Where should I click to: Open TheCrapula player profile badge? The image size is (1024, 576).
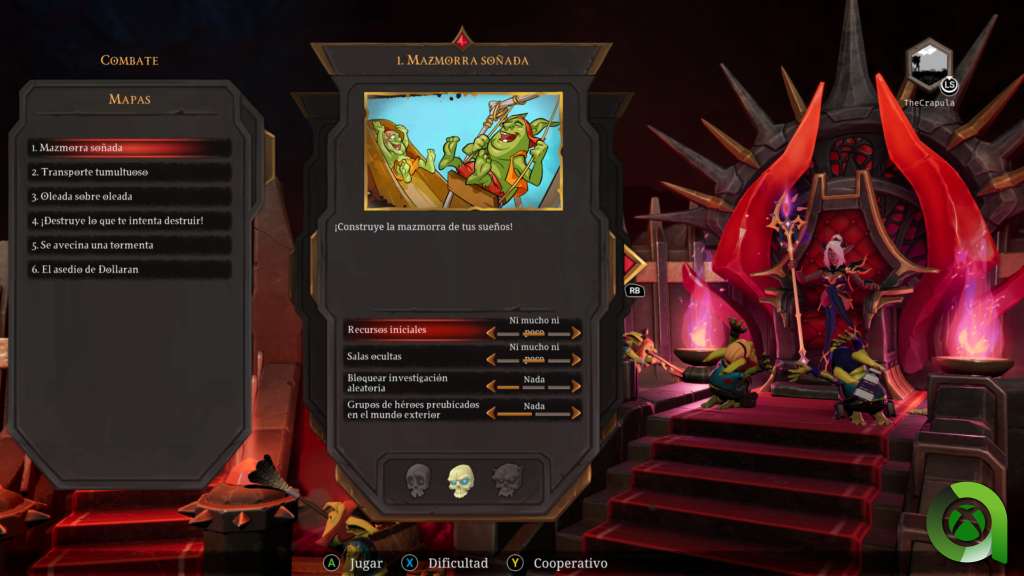(929, 66)
